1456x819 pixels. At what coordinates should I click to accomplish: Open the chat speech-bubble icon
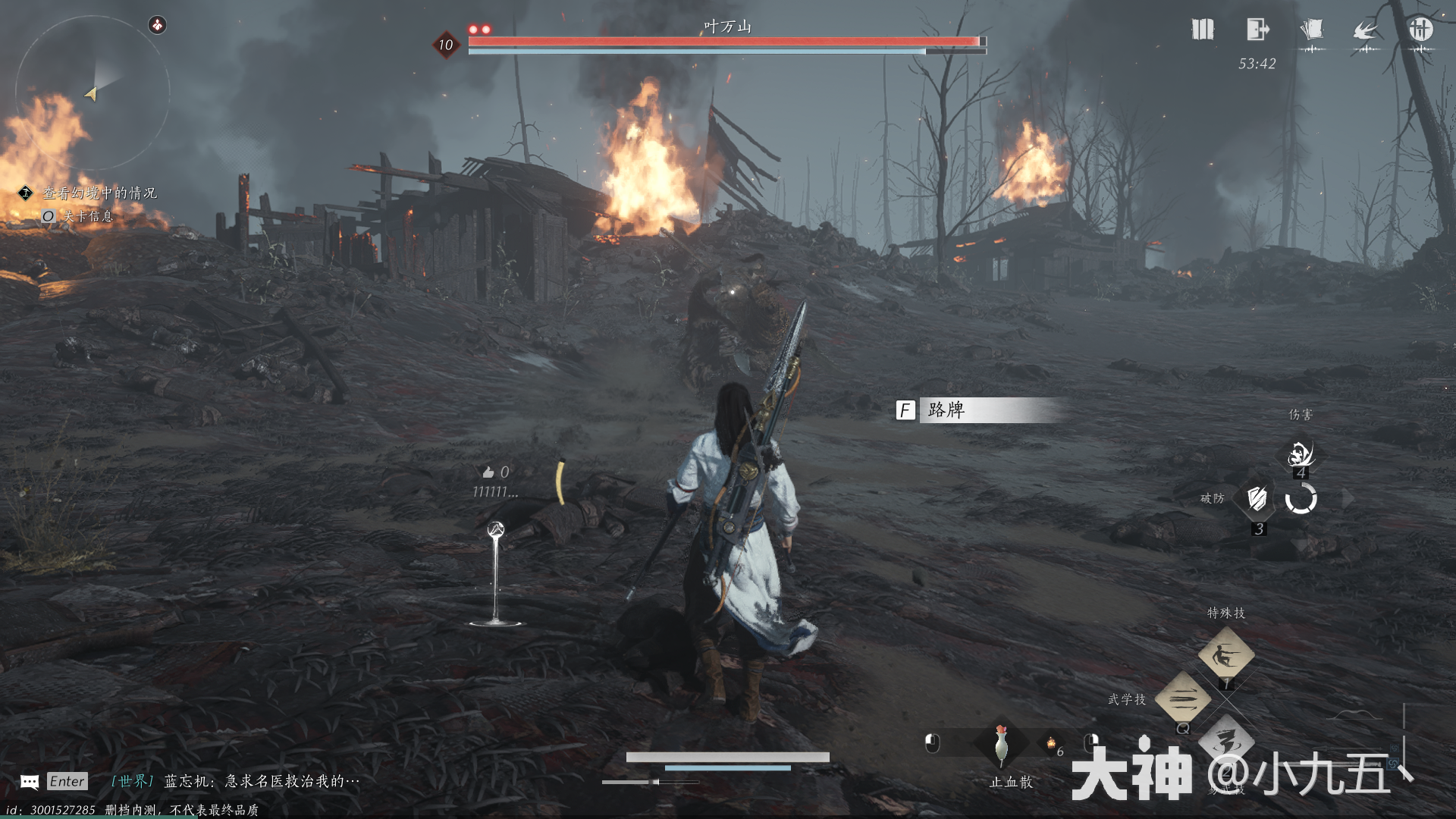[x=30, y=782]
